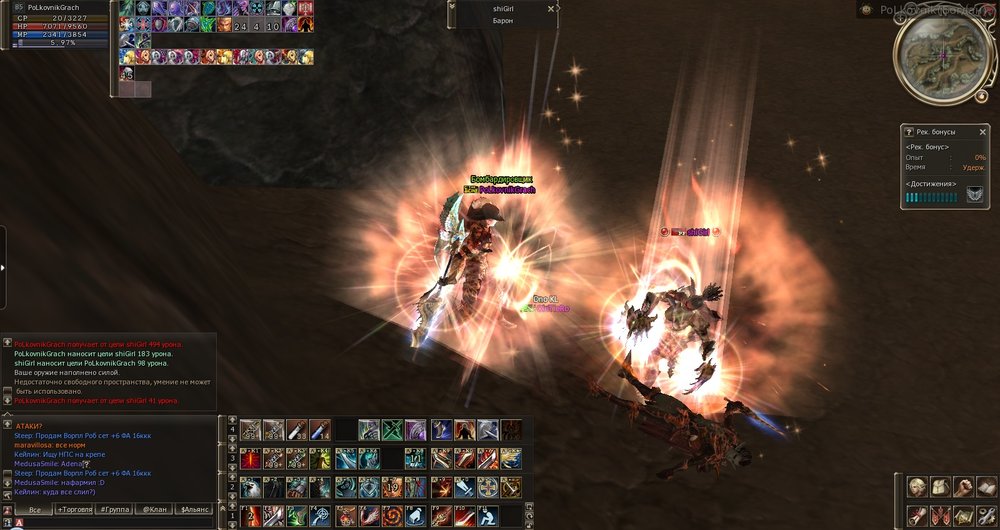This screenshot has height=530, width=1000.
Task: Open the quest scroll icon
Action: point(916,514)
